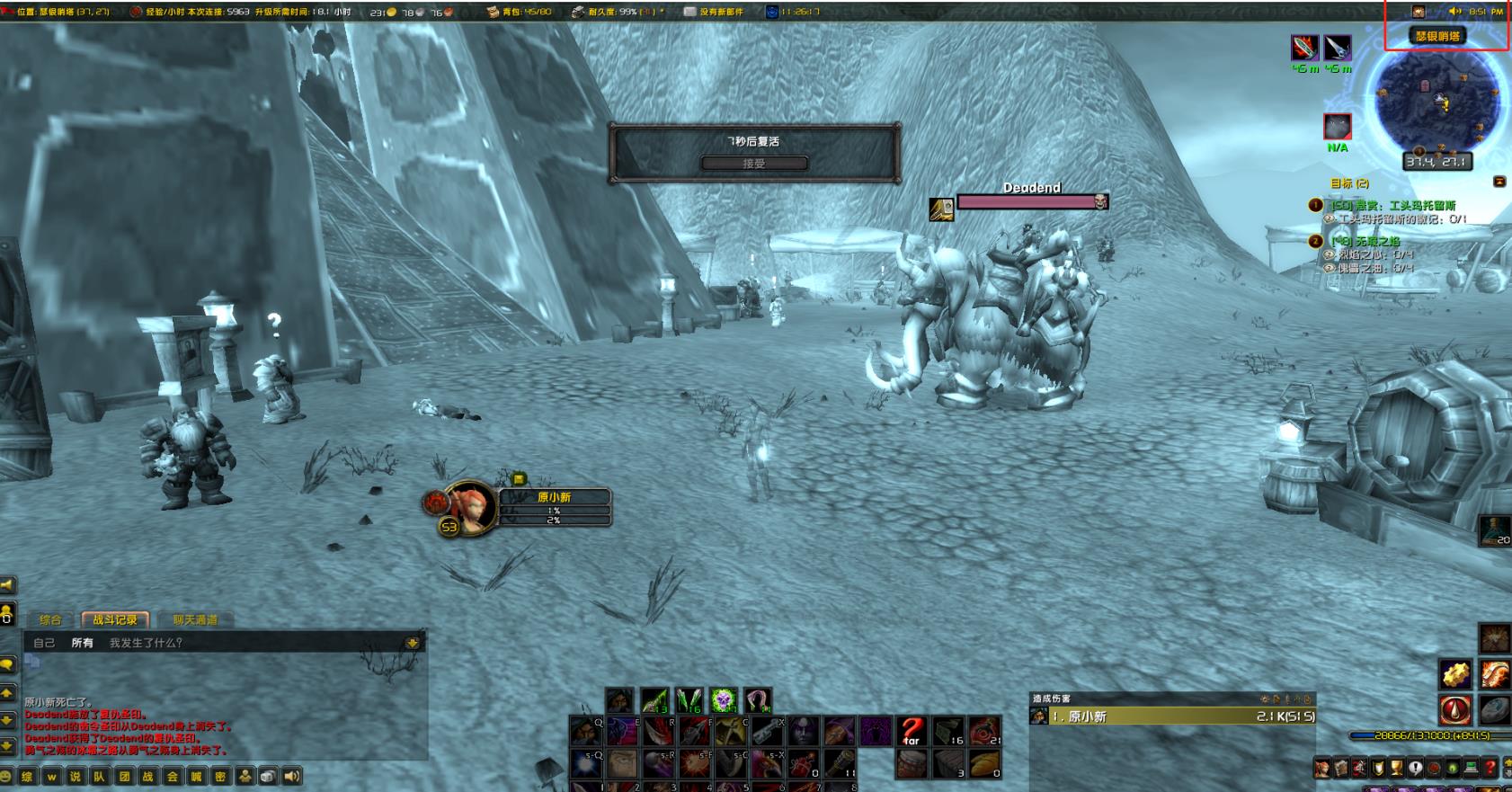Activate the green skull ability icon
The width and height of the screenshot is (1512, 792).
pos(724,699)
